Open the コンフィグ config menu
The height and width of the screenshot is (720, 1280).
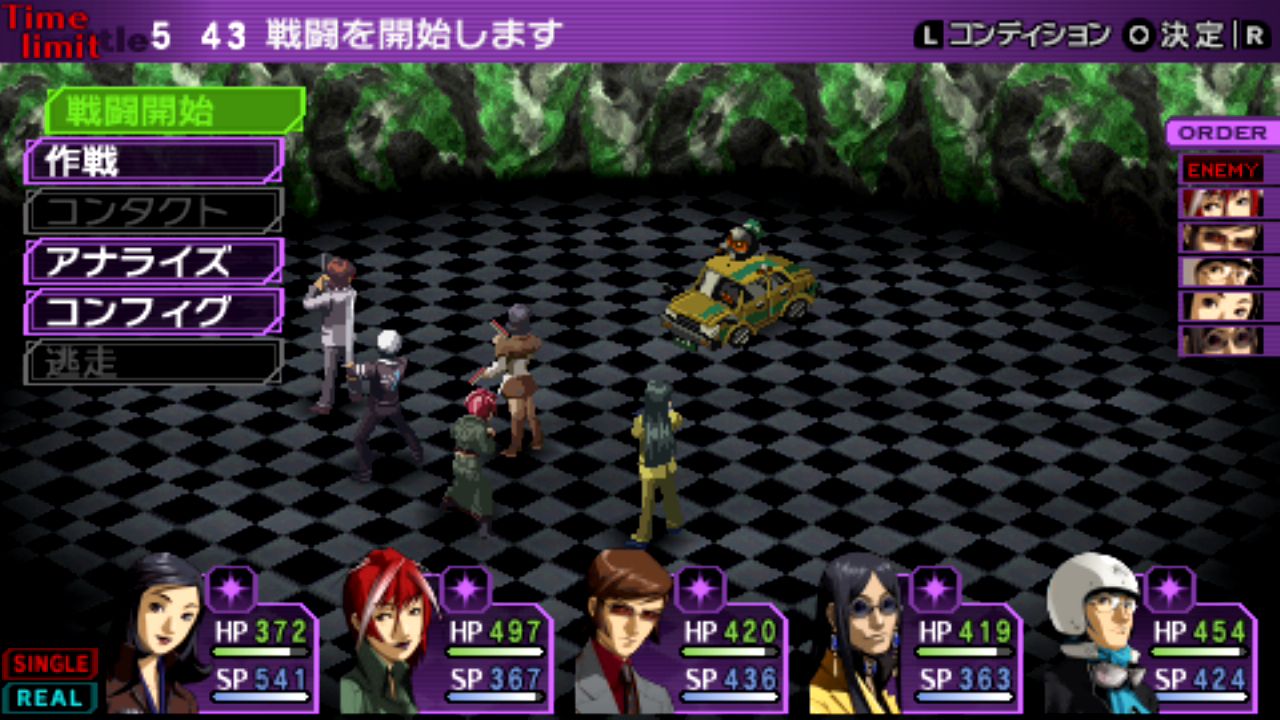tap(154, 312)
